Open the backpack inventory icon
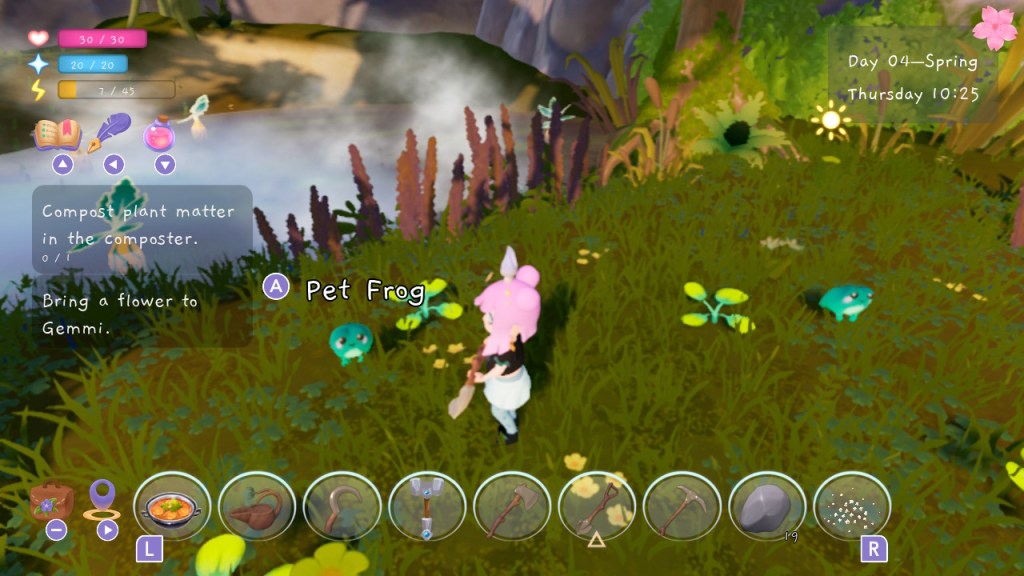 click(x=50, y=499)
